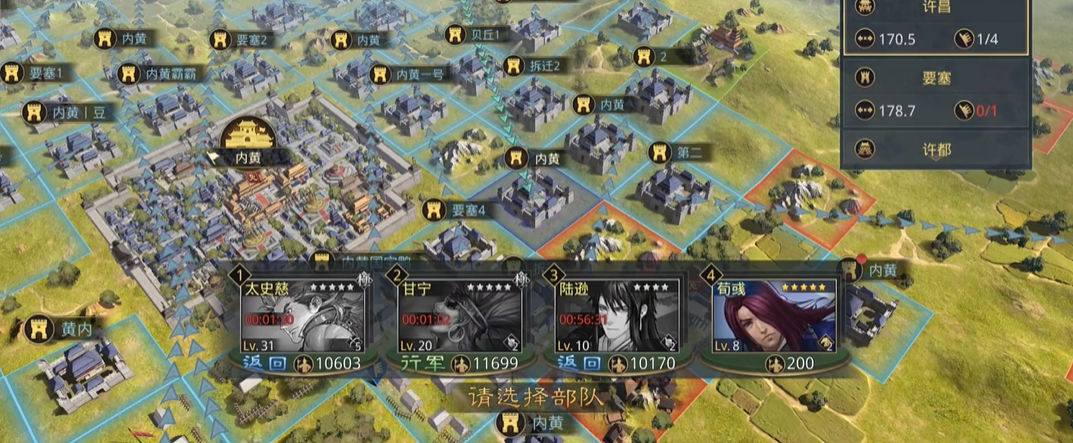Open the 黄内 fortress label

[60, 327]
